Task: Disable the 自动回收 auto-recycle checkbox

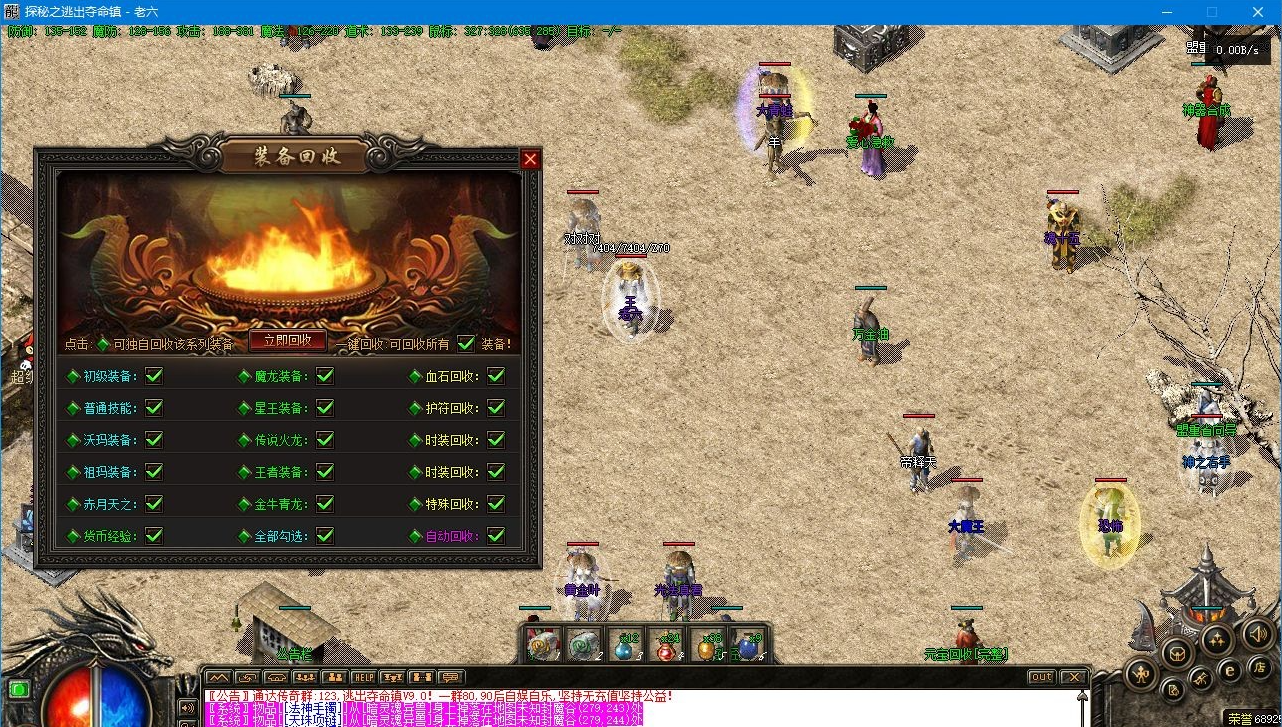Action: click(497, 535)
